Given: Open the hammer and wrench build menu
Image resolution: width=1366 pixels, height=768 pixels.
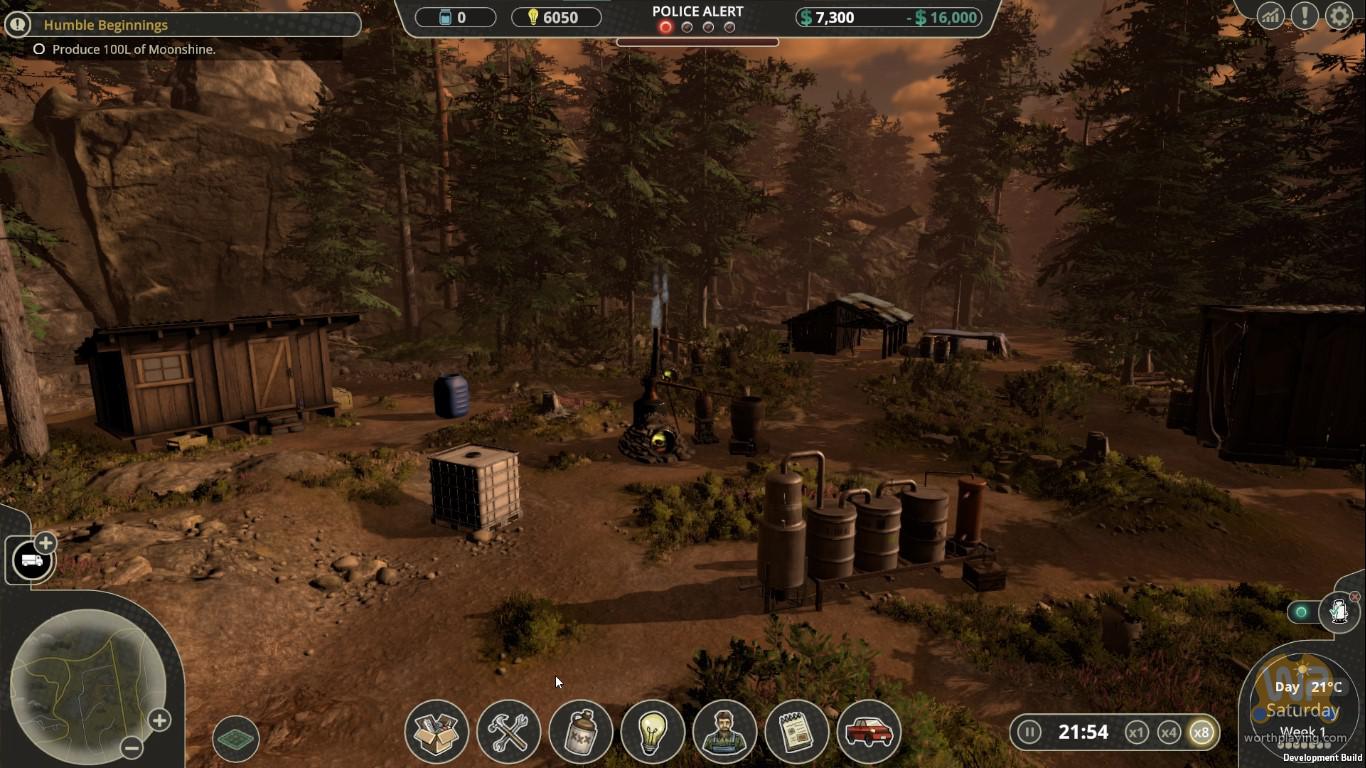Looking at the screenshot, I should pos(509,732).
